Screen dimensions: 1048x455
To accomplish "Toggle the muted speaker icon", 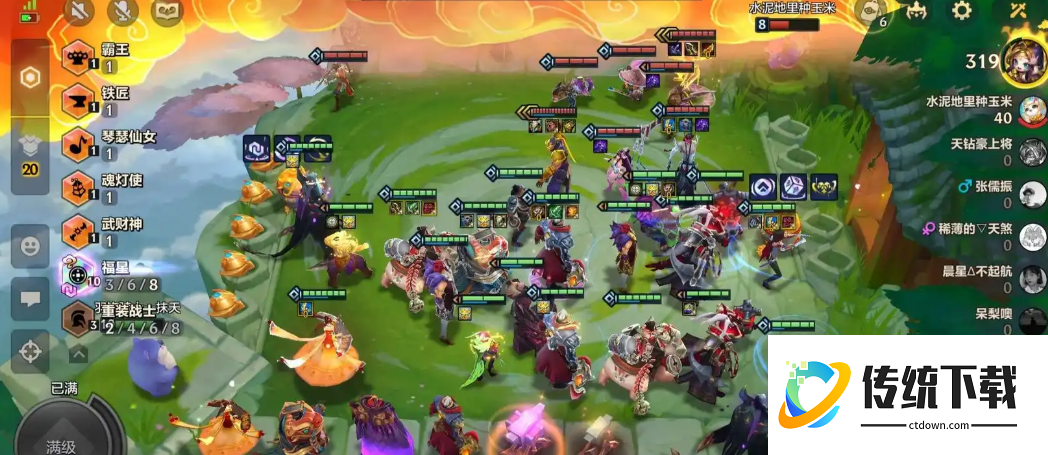I will [x=80, y=11].
